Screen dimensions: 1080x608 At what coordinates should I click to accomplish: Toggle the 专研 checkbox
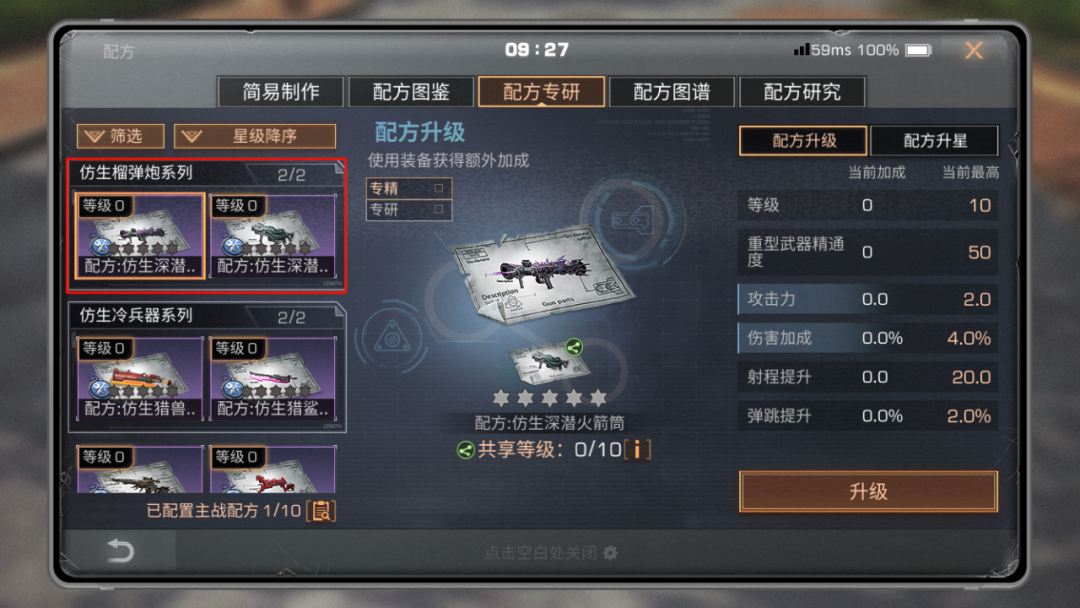tap(438, 209)
